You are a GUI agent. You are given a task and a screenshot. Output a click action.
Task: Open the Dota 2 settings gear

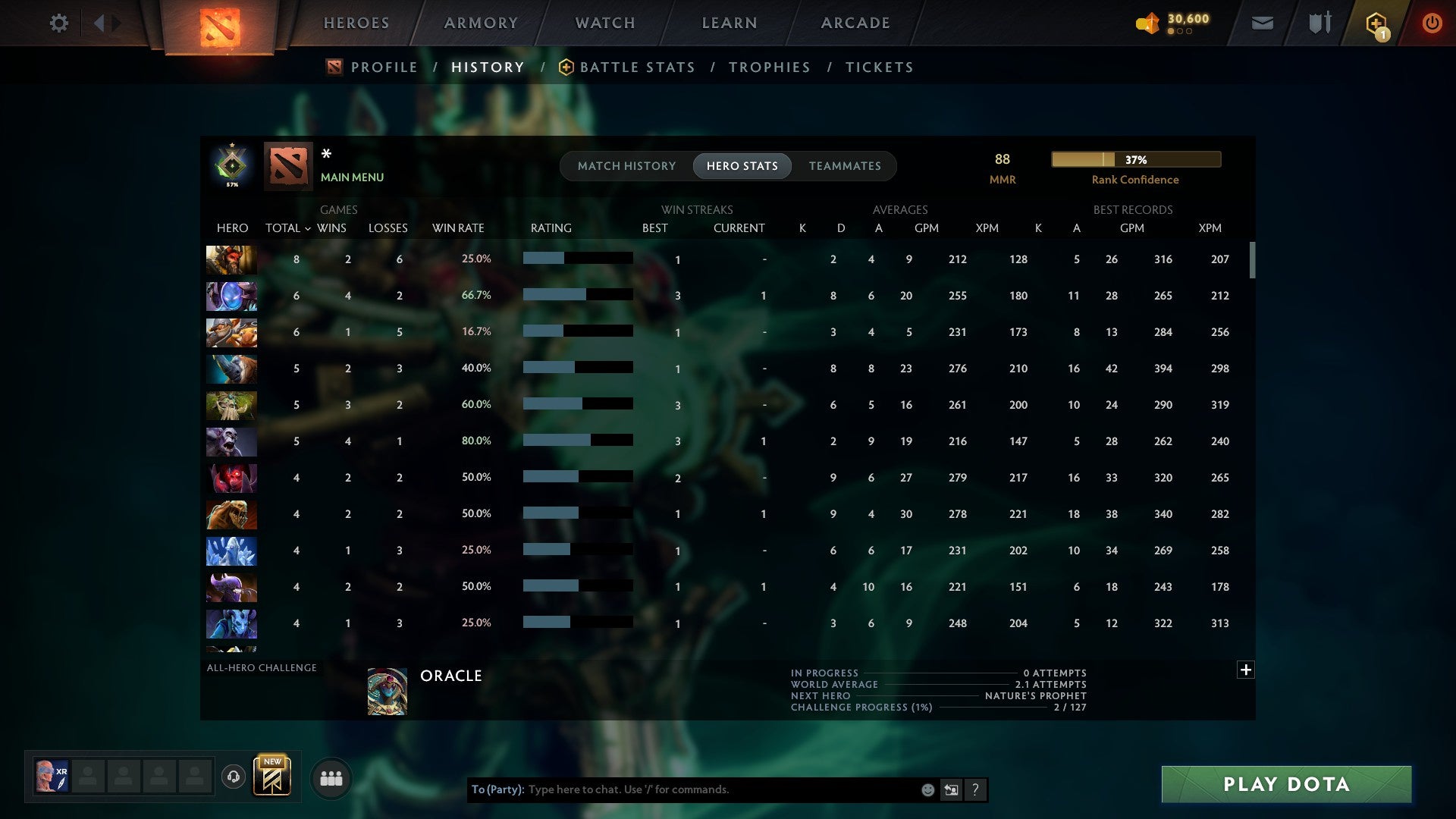(x=59, y=23)
